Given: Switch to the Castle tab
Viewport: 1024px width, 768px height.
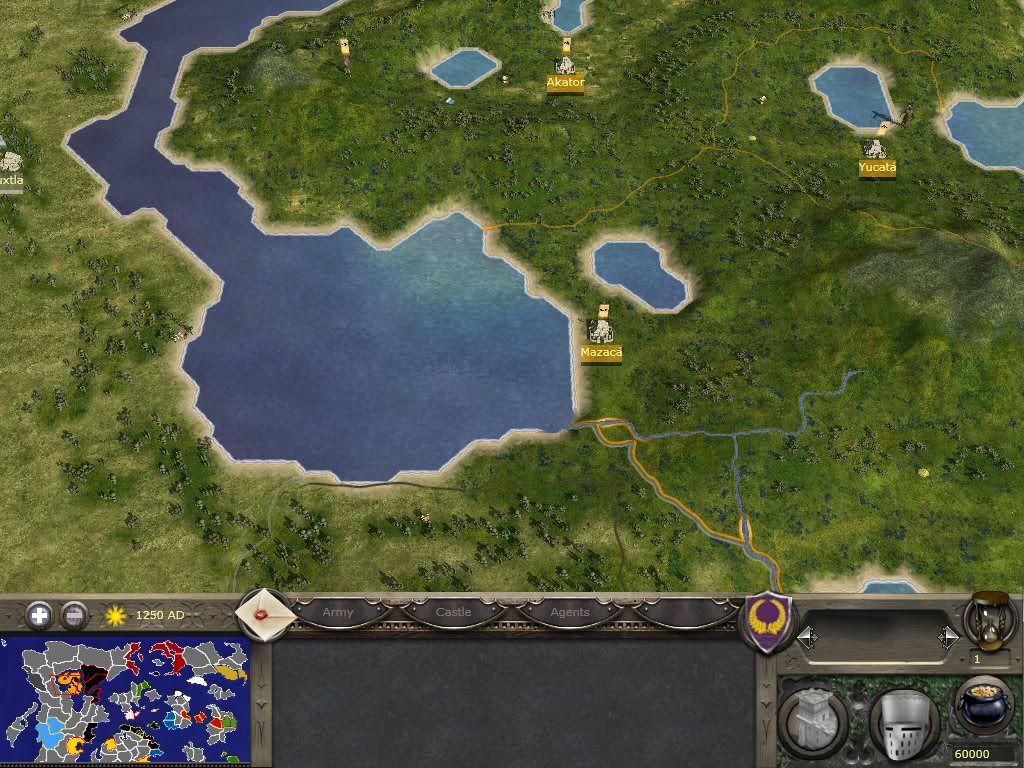Looking at the screenshot, I should 453,612.
